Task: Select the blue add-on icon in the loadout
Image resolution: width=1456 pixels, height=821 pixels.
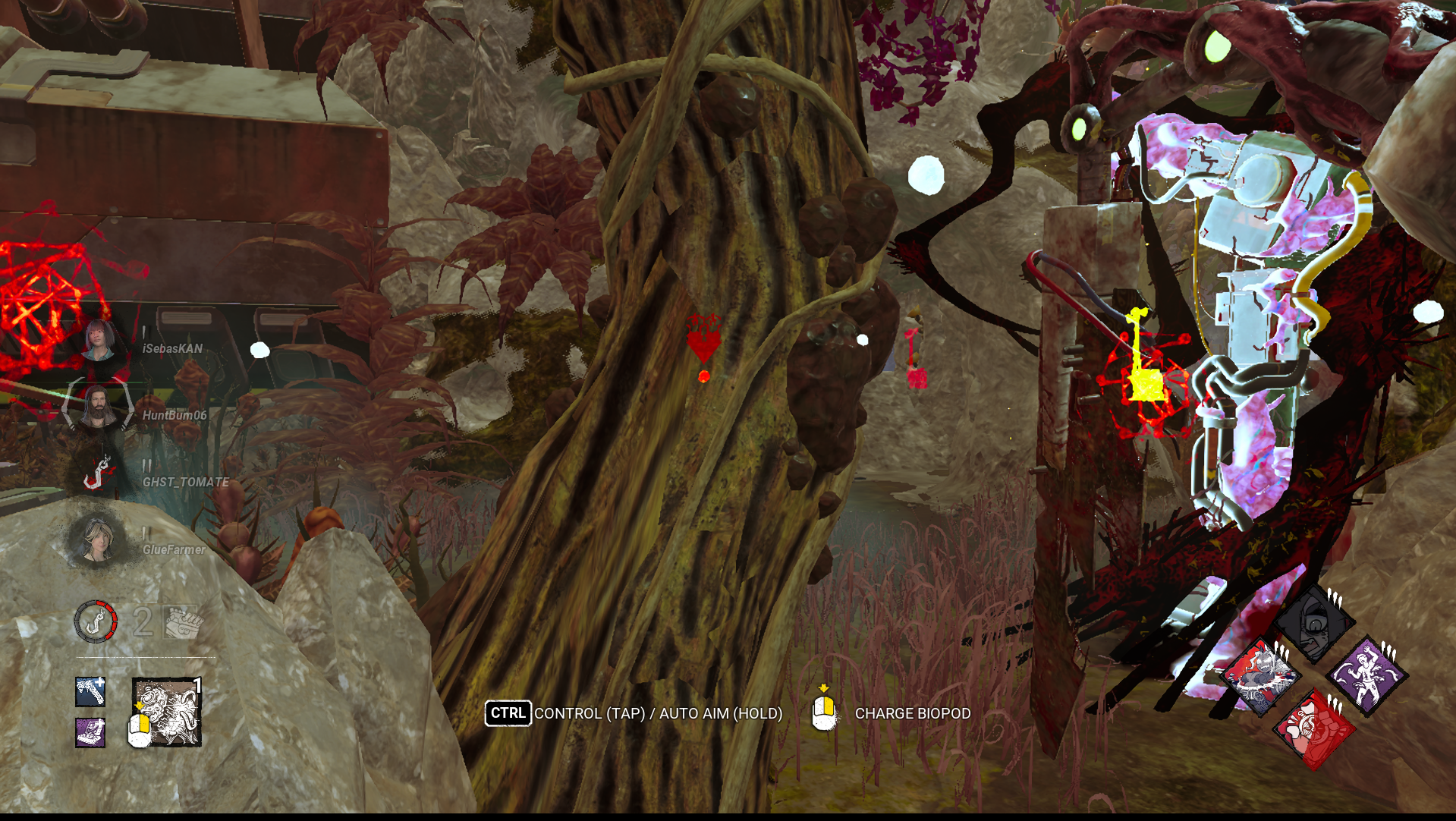Action: (x=90, y=693)
